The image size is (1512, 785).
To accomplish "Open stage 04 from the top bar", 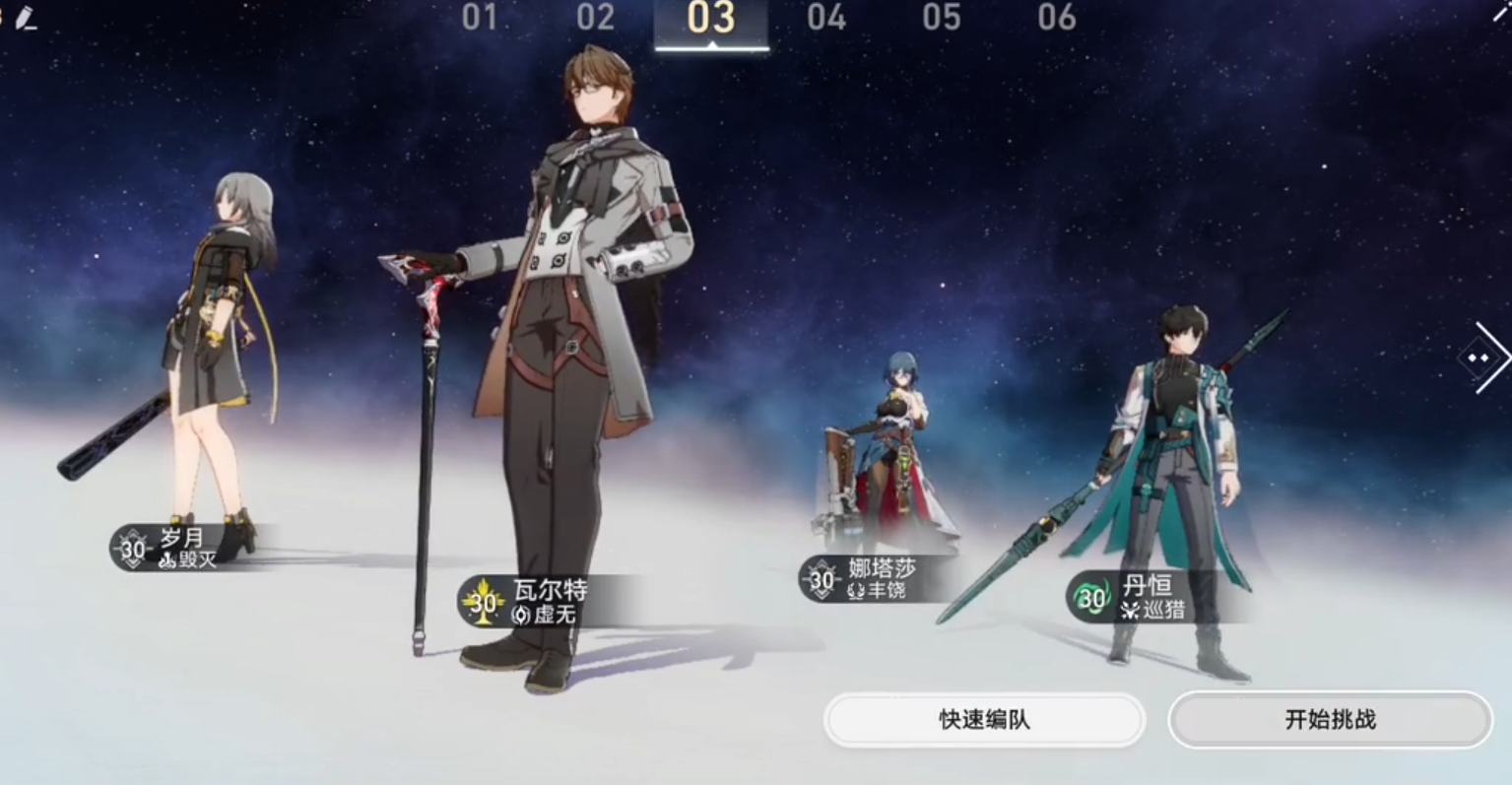I will [x=827, y=18].
